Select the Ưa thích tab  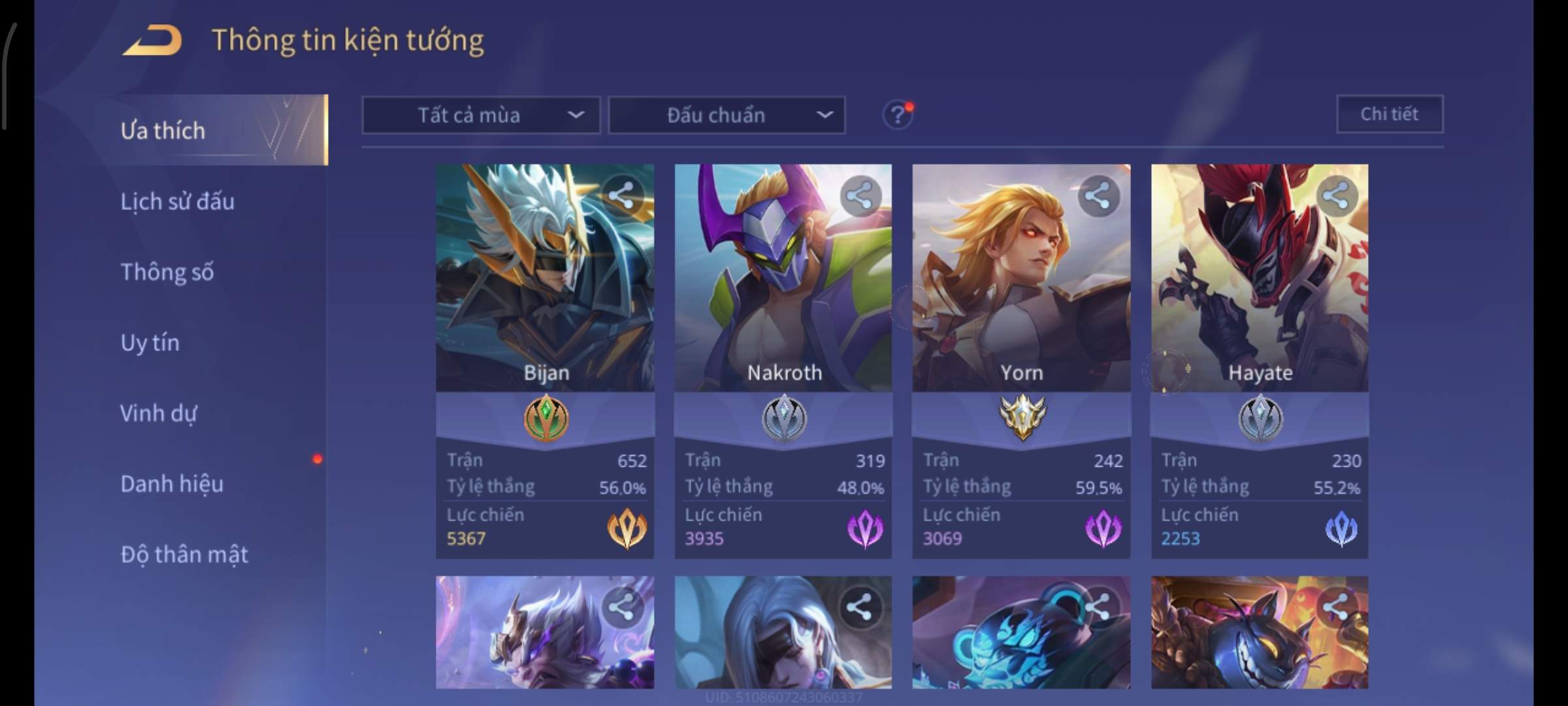(x=163, y=131)
